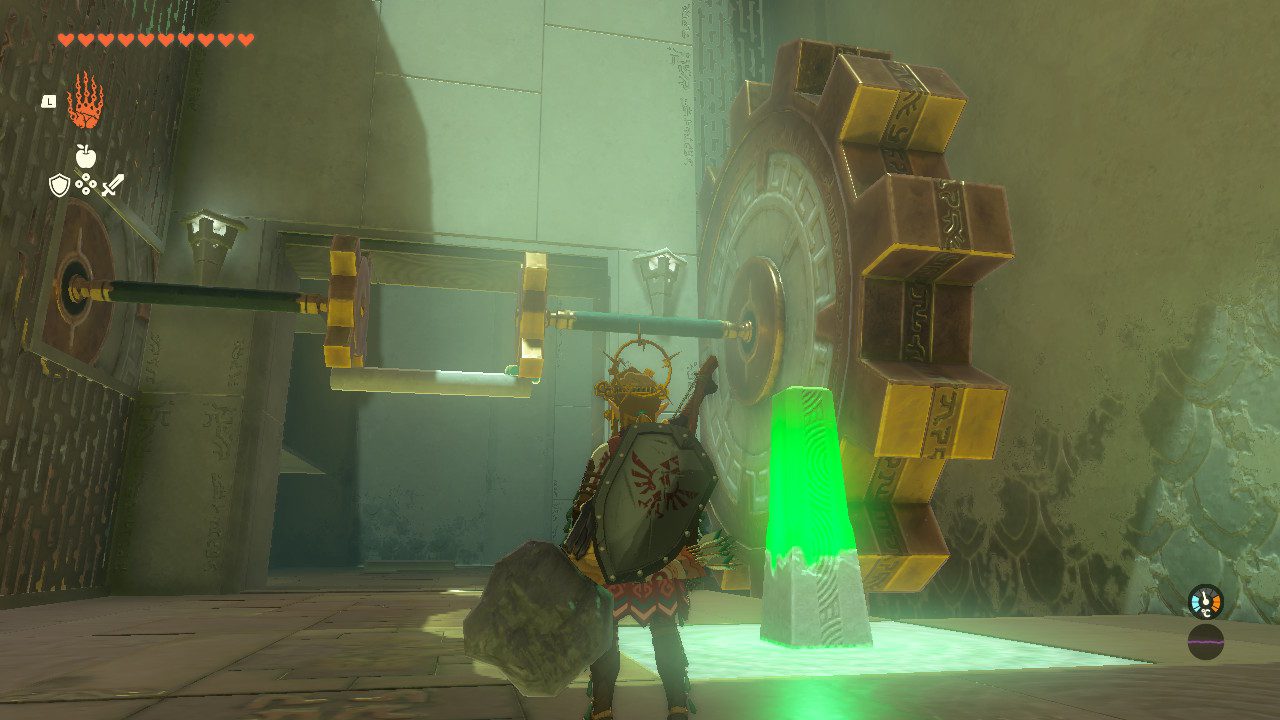Open the sword weapon quick-select icon
This screenshot has height=720, width=1280.
(x=112, y=184)
